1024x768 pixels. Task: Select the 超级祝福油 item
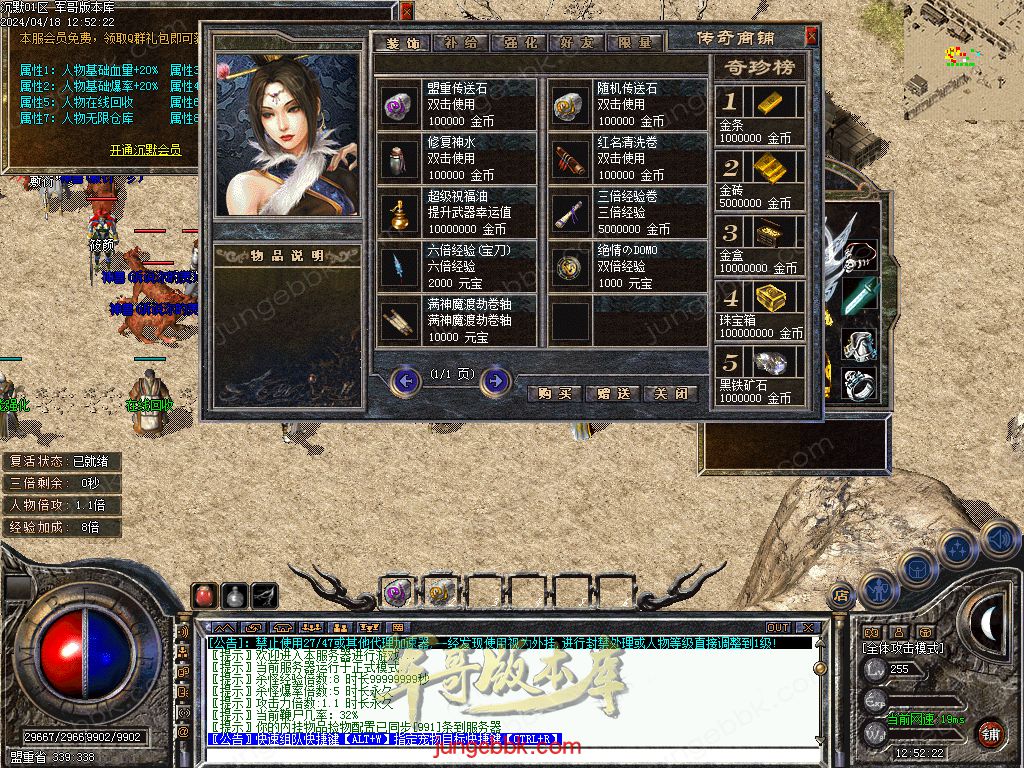[458, 212]
